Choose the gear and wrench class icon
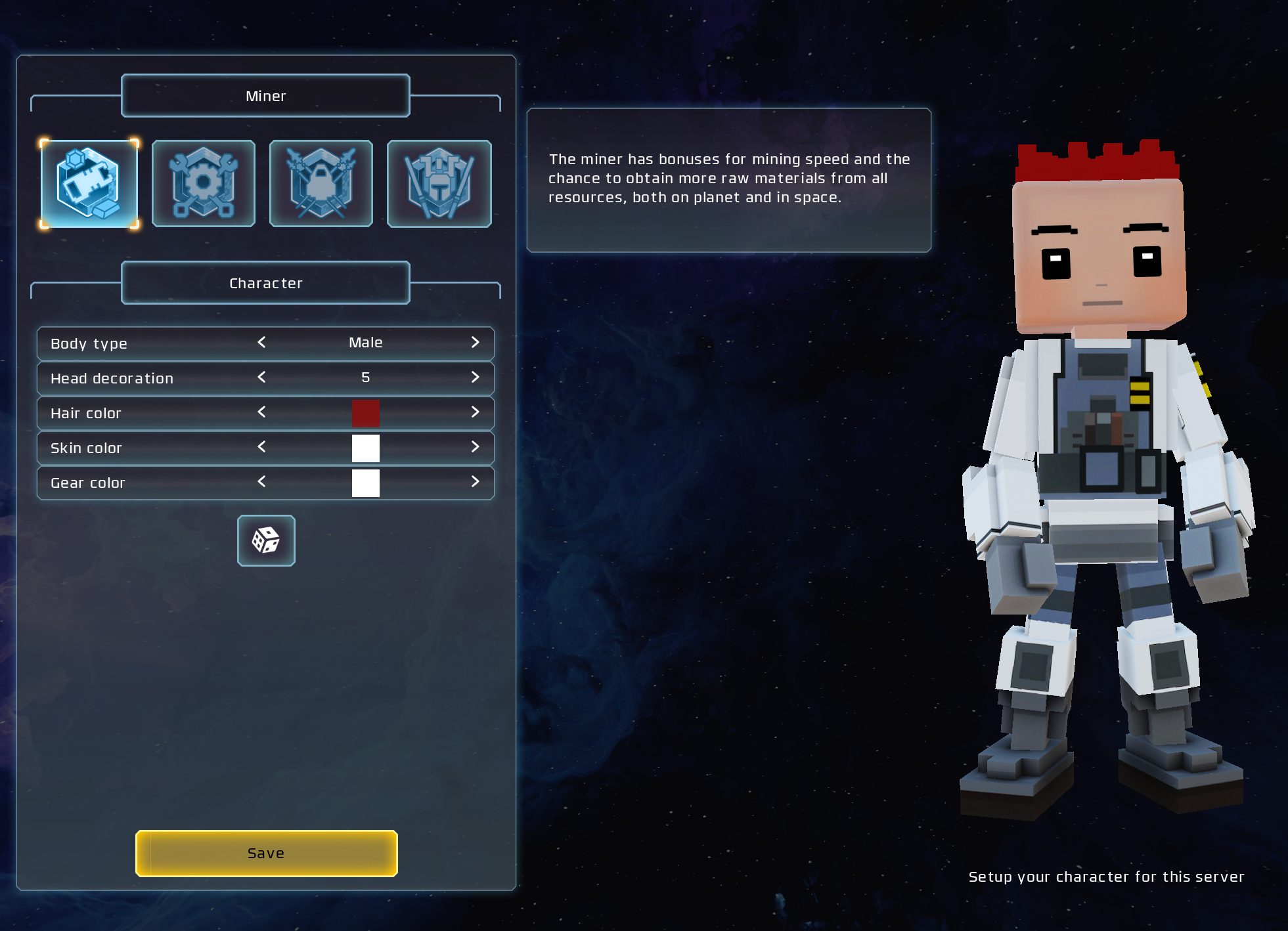Screen dimensions: 1288x931 click(204, 184)
